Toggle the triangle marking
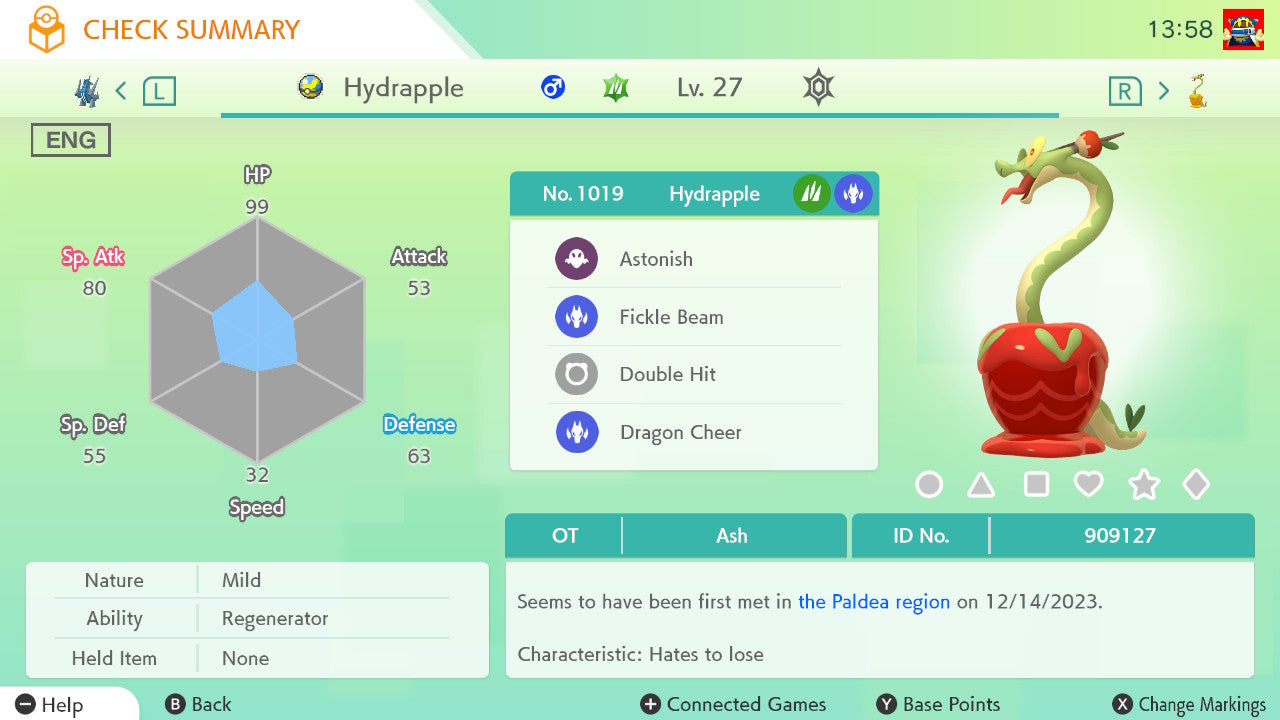Viewport: 1280px width, 720px height. (x=981, y=485)
